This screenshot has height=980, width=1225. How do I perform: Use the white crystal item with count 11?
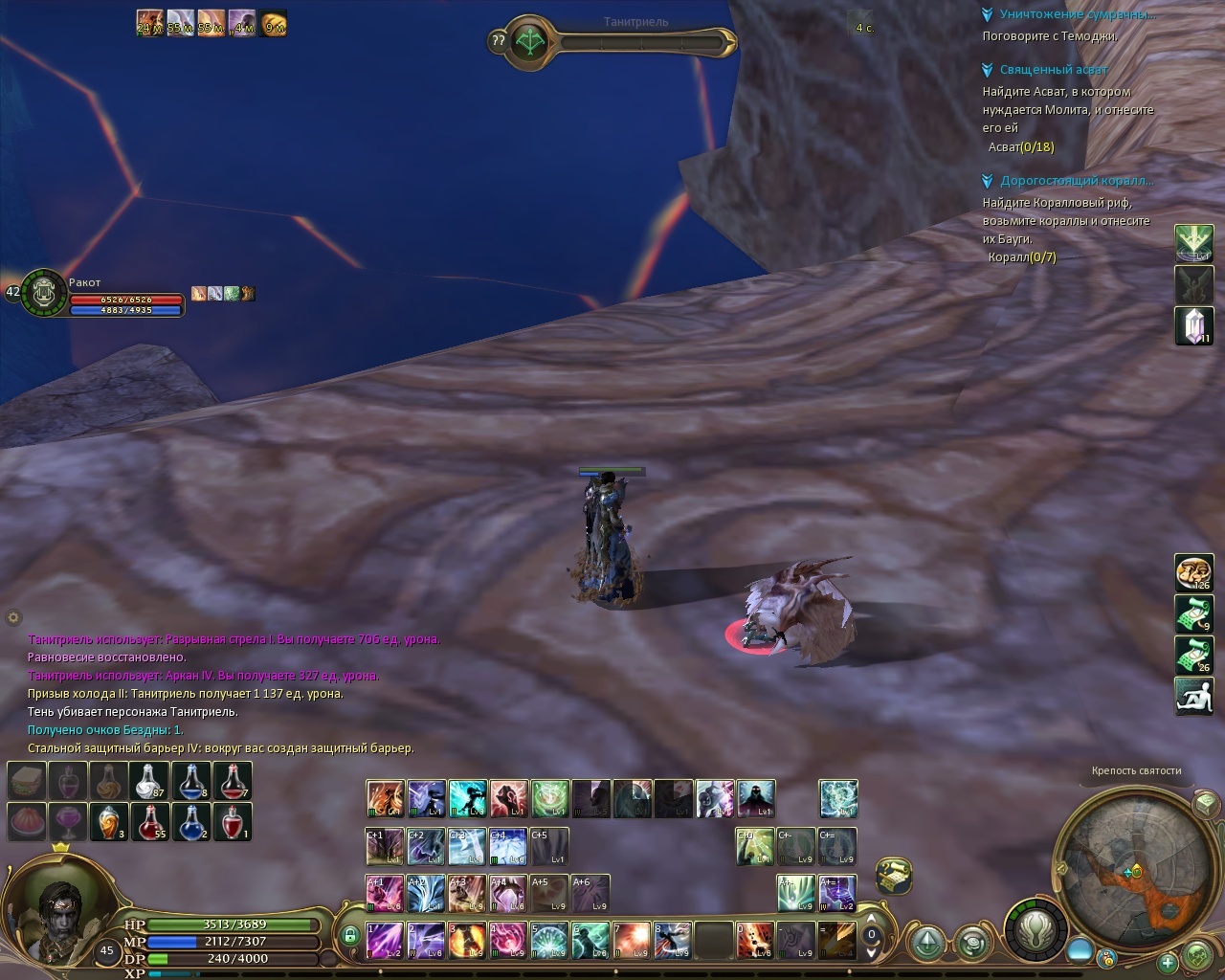tap(1193, 326)
